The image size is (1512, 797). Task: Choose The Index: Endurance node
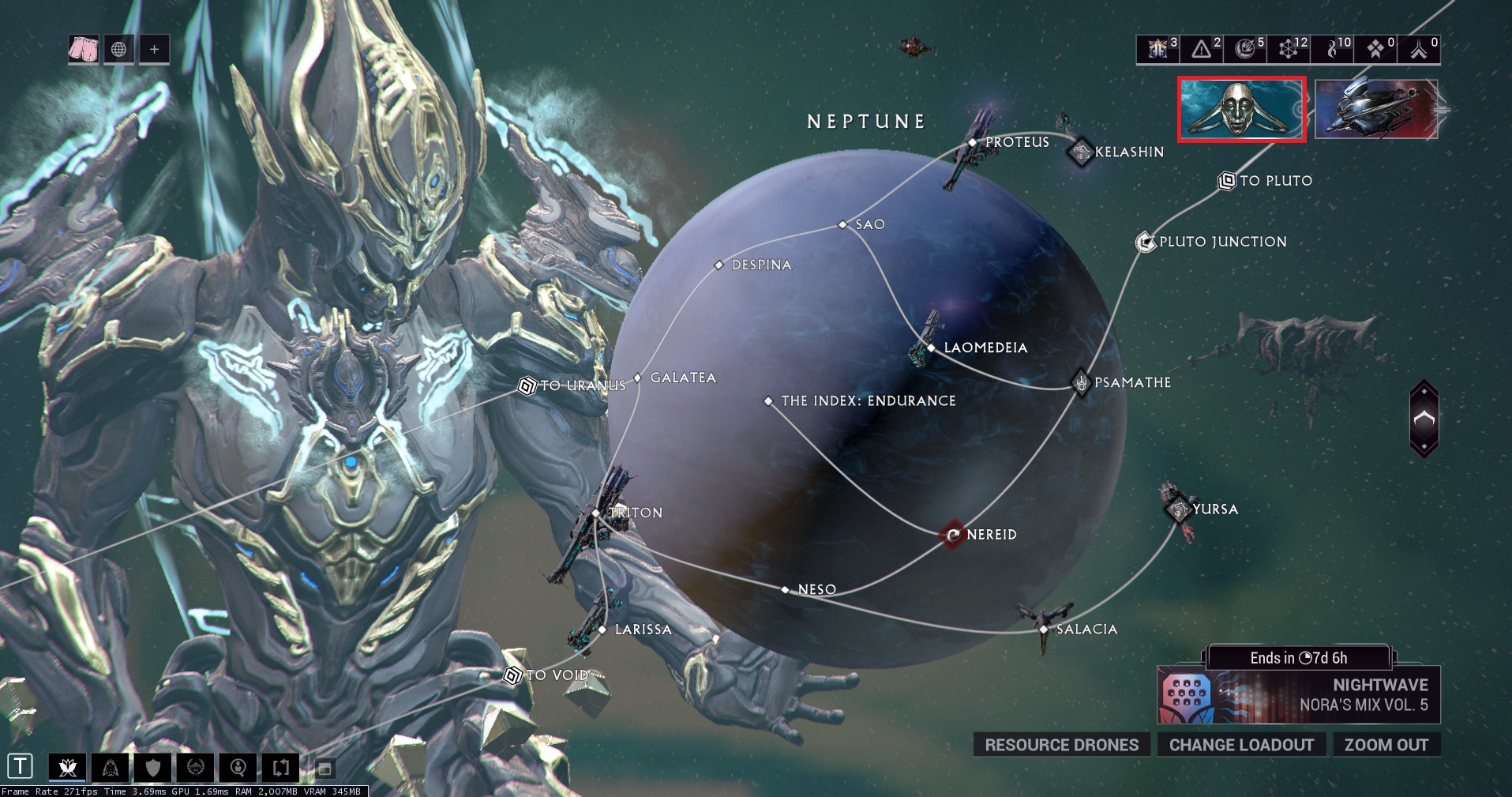pos(769,401)
